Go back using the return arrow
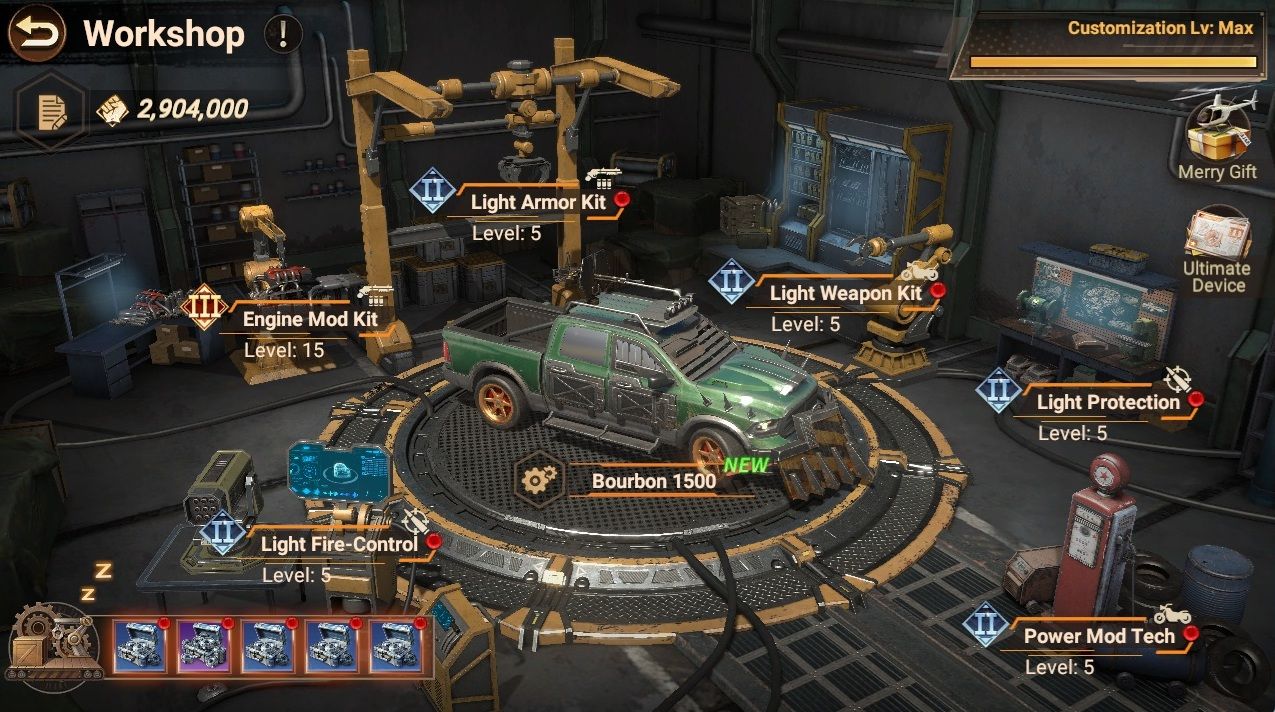Screen dimensions: 1275x712 point(37,34)
